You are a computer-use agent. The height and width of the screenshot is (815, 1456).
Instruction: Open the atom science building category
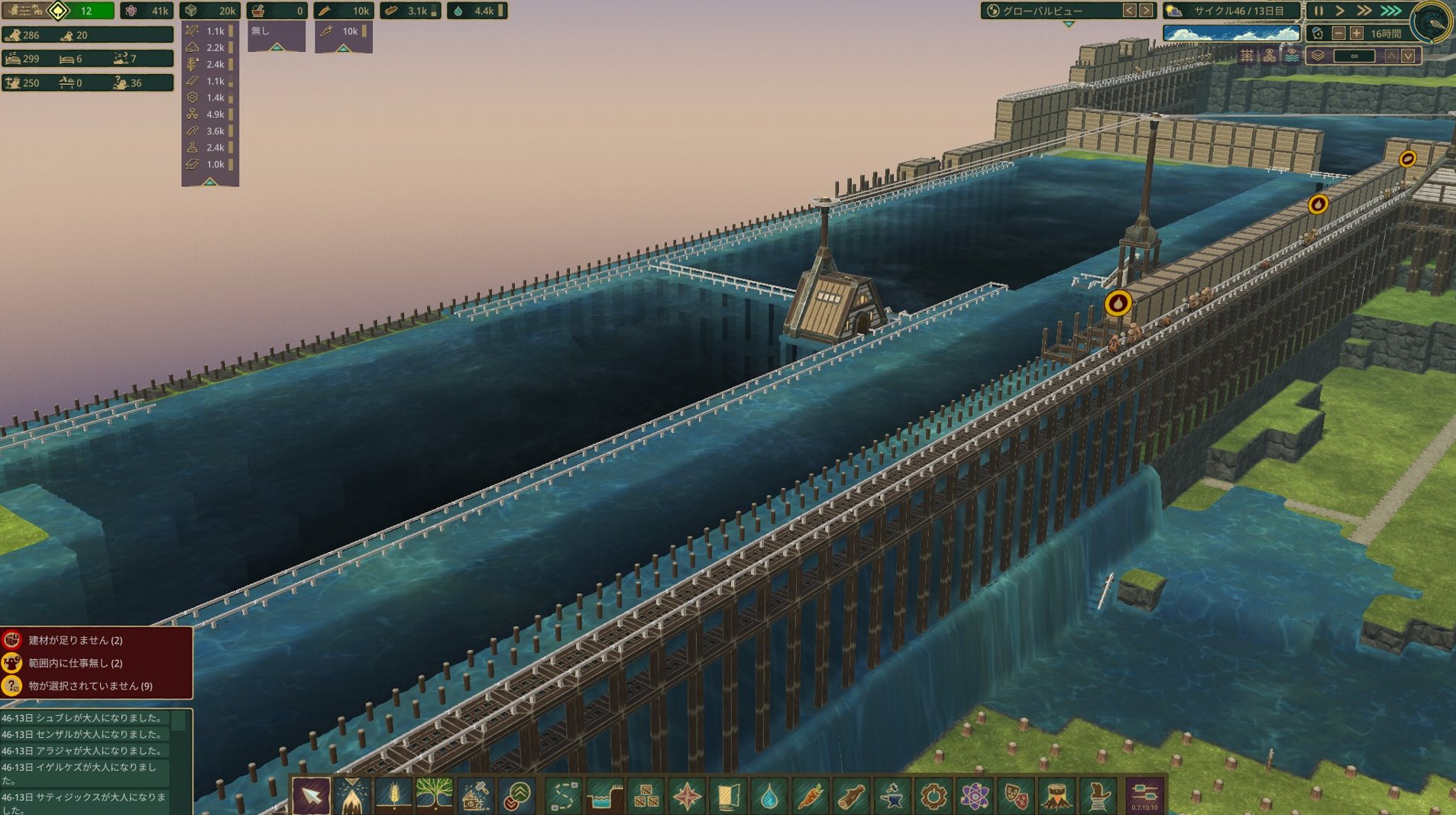tap(974, 797)
